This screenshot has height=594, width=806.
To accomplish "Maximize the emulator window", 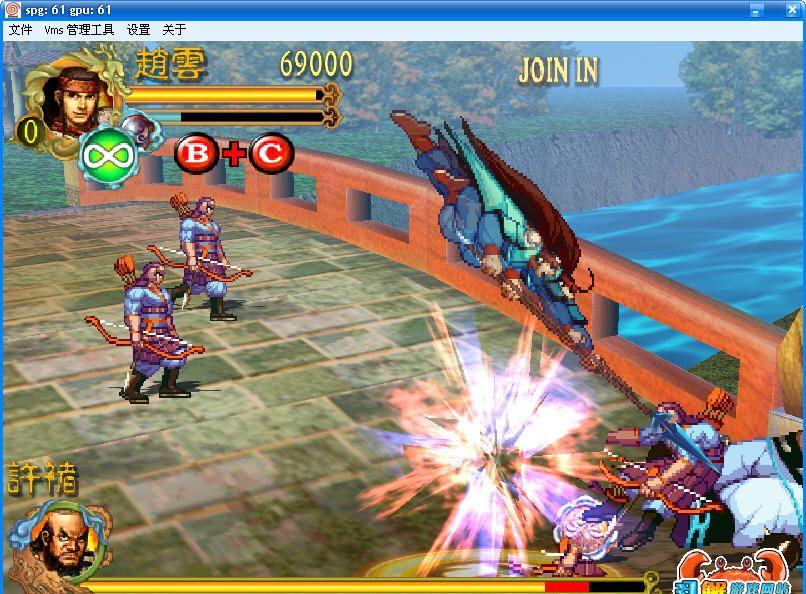I will [775, 9].
